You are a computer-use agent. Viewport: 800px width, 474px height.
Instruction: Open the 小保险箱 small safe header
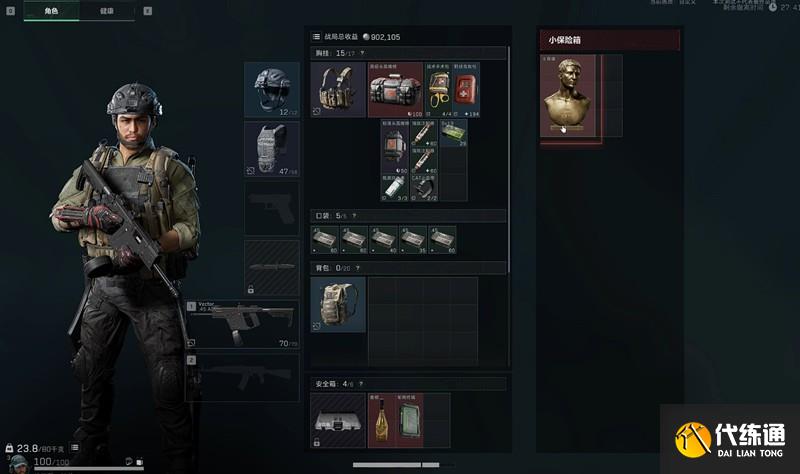pos(609,40)
